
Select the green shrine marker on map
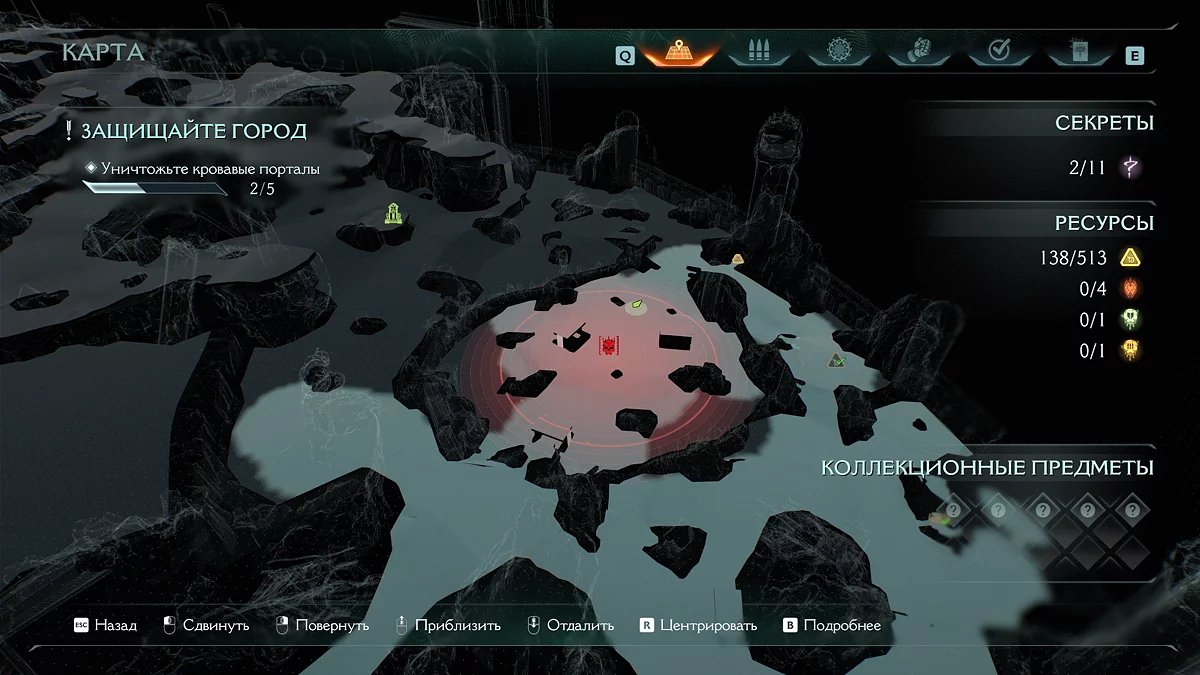[393, 212]
